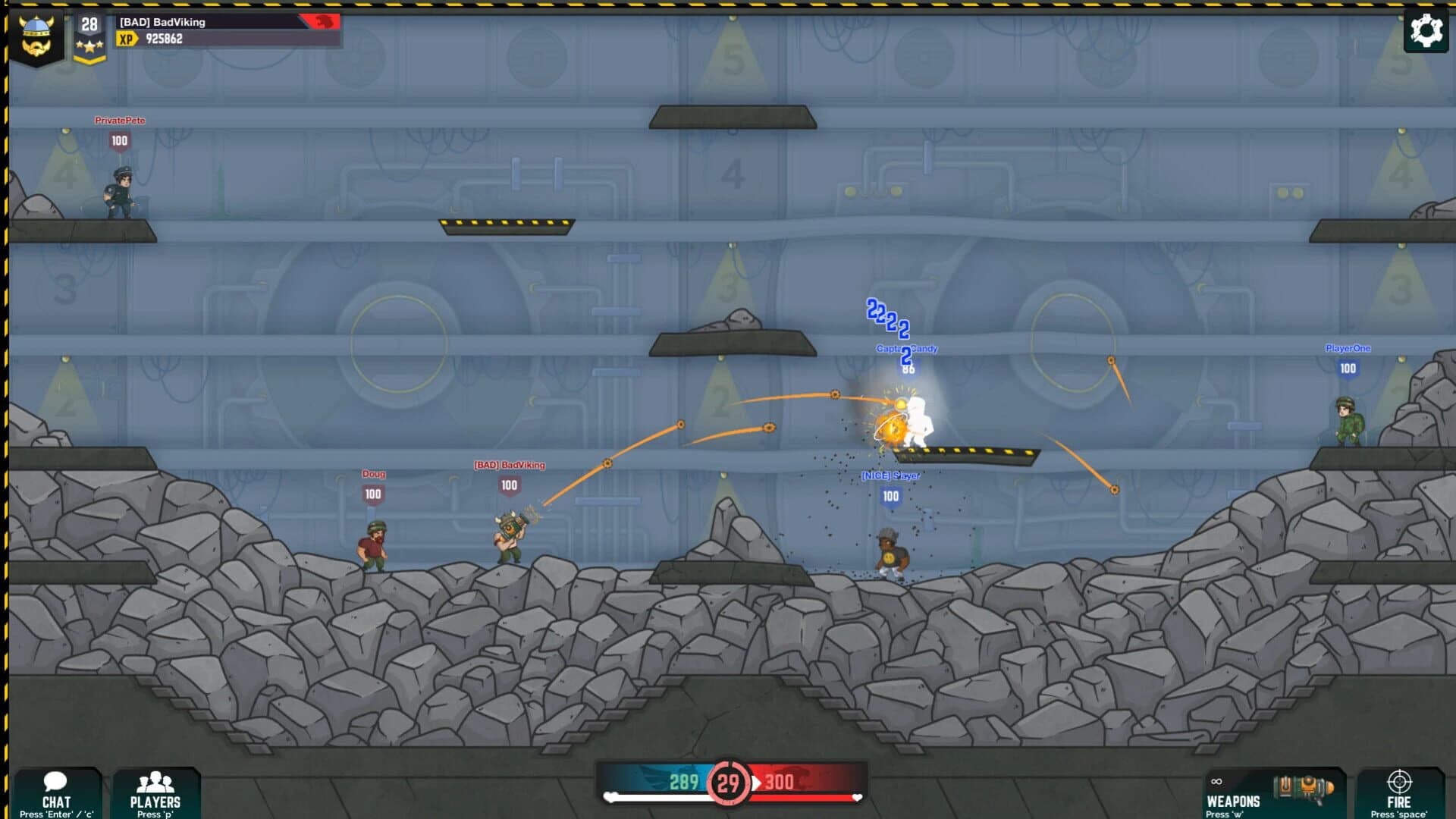Click the red clan flag emblem
The image size is (1456, 819).
pyautogui.click(x=320, y=22)
